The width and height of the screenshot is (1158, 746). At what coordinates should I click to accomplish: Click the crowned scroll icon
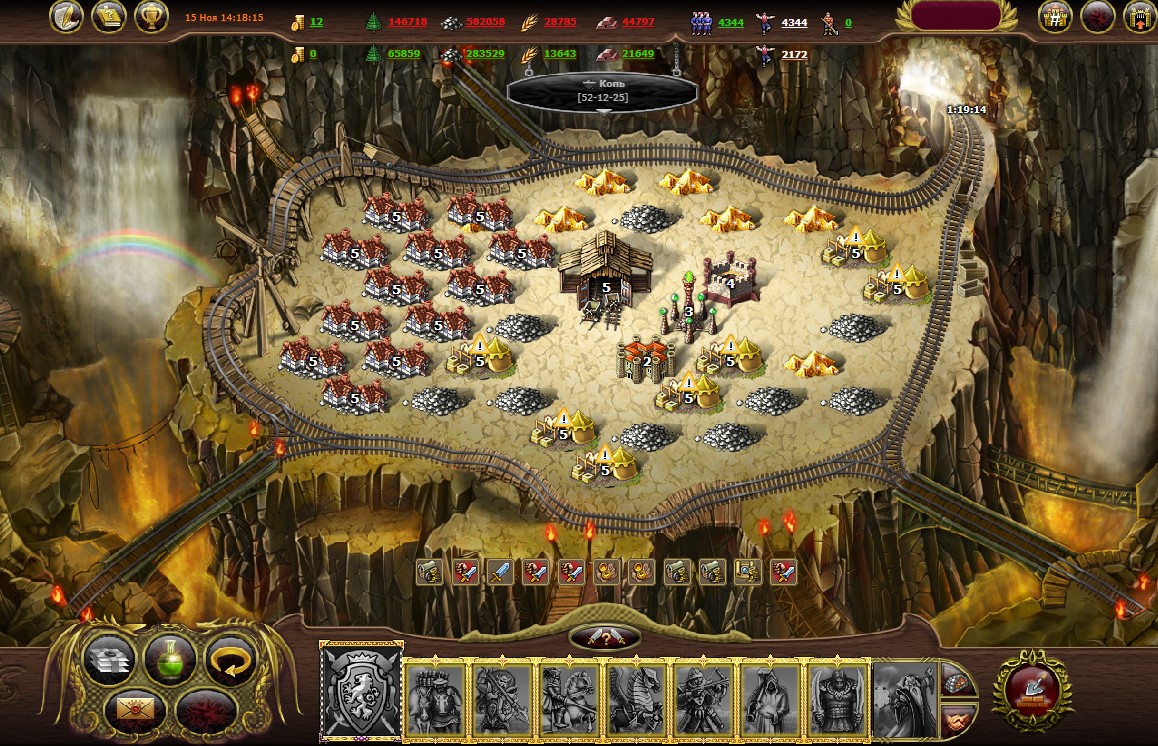(108, 17)
